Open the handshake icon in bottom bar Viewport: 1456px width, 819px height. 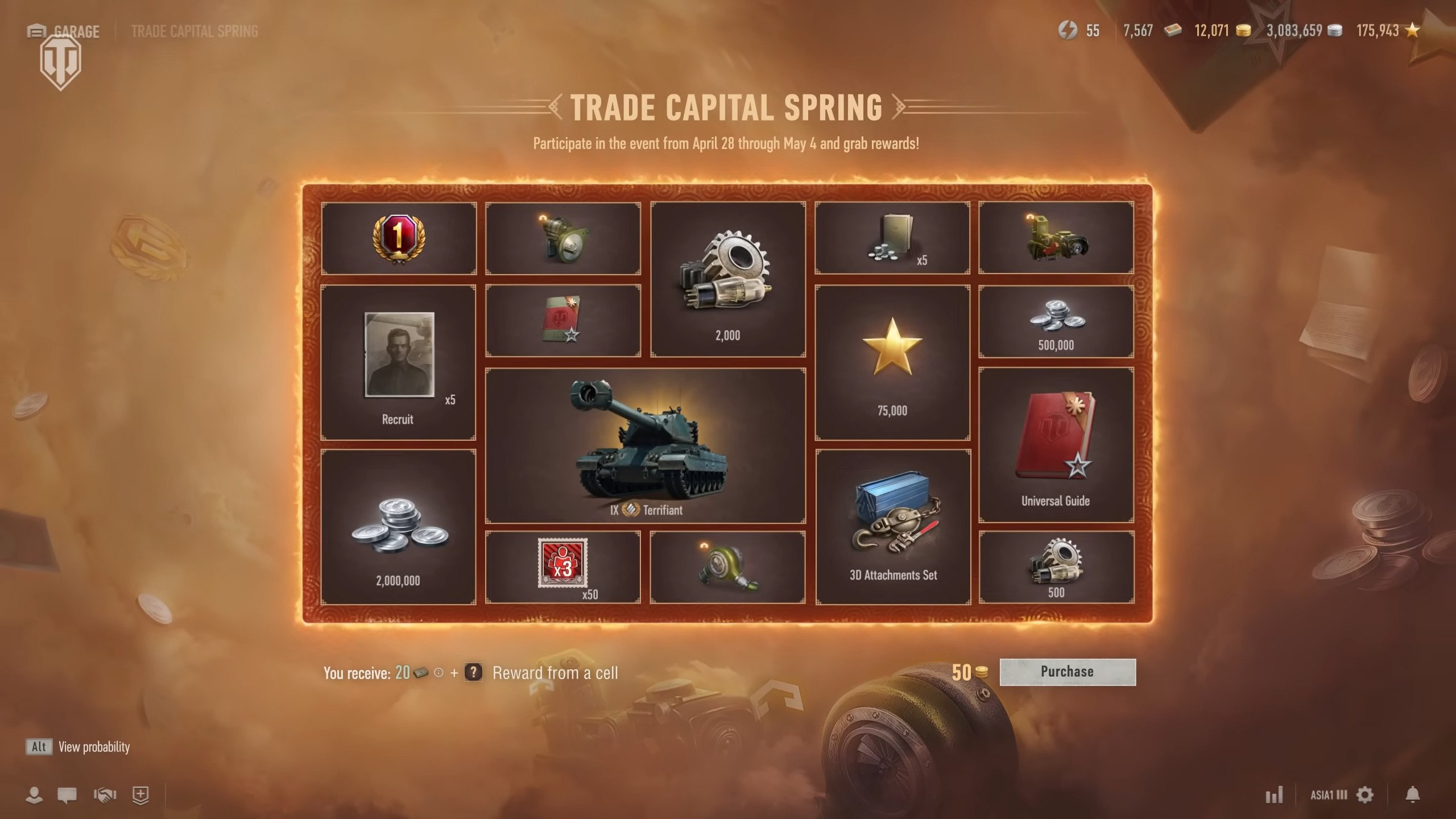(x=105, y=795)
